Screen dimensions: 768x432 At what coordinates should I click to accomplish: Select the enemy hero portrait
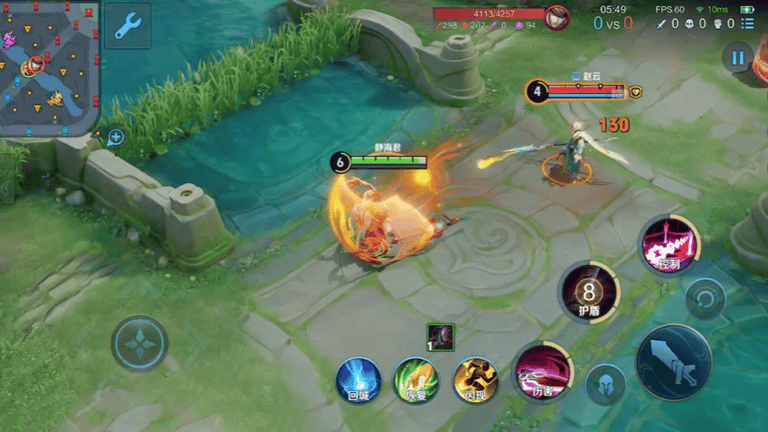tap(556, 18)
